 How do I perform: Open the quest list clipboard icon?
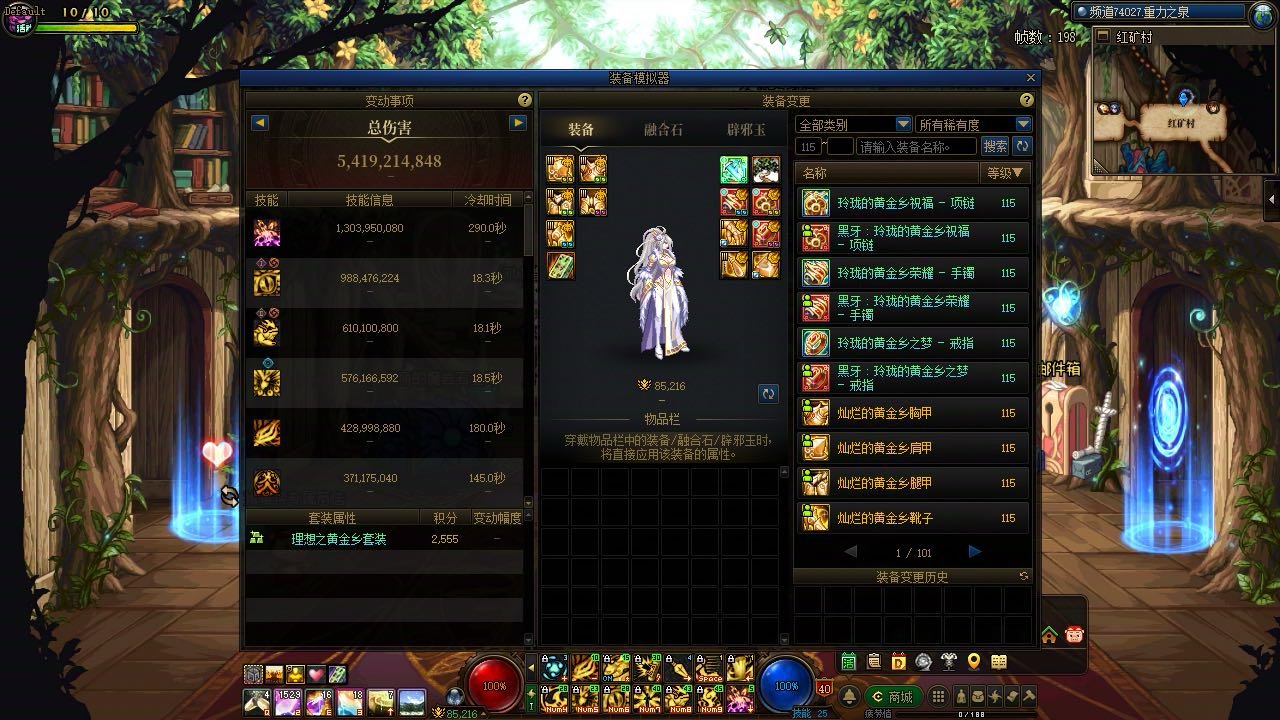[x=873, y=661]
